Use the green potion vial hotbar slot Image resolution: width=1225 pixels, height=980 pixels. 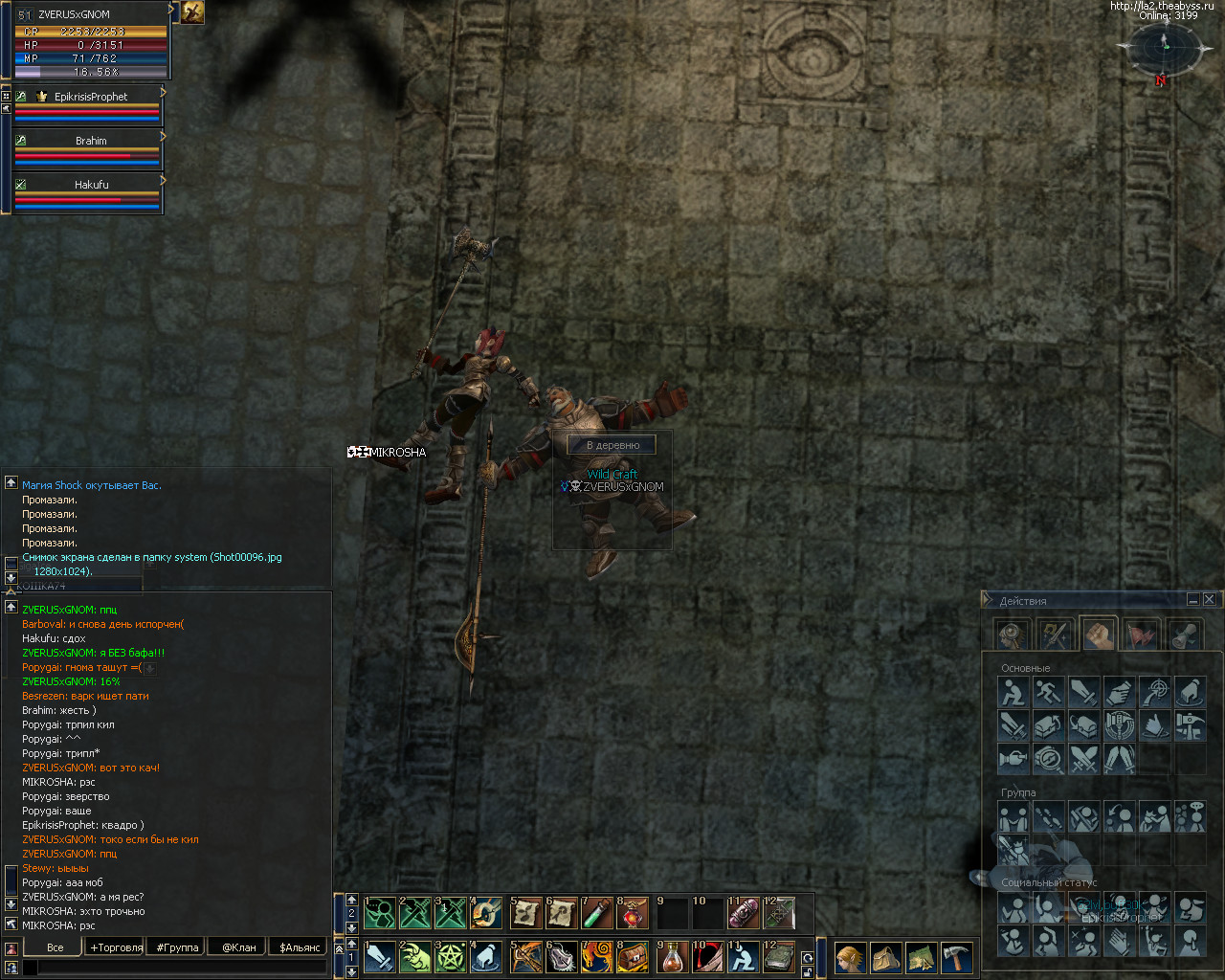coord(597,913)
